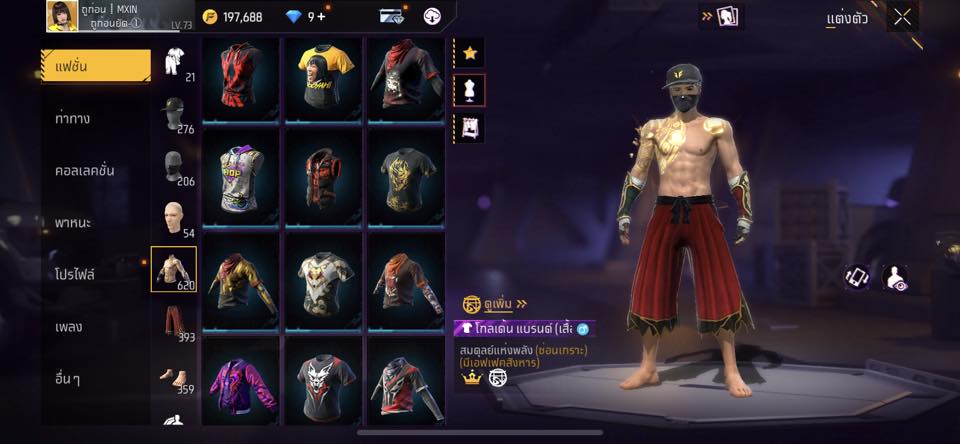The height and width of the screenshot is (444, 960).
Task: Choose the cap category with 276 items
Action: [x=174, y=114]
